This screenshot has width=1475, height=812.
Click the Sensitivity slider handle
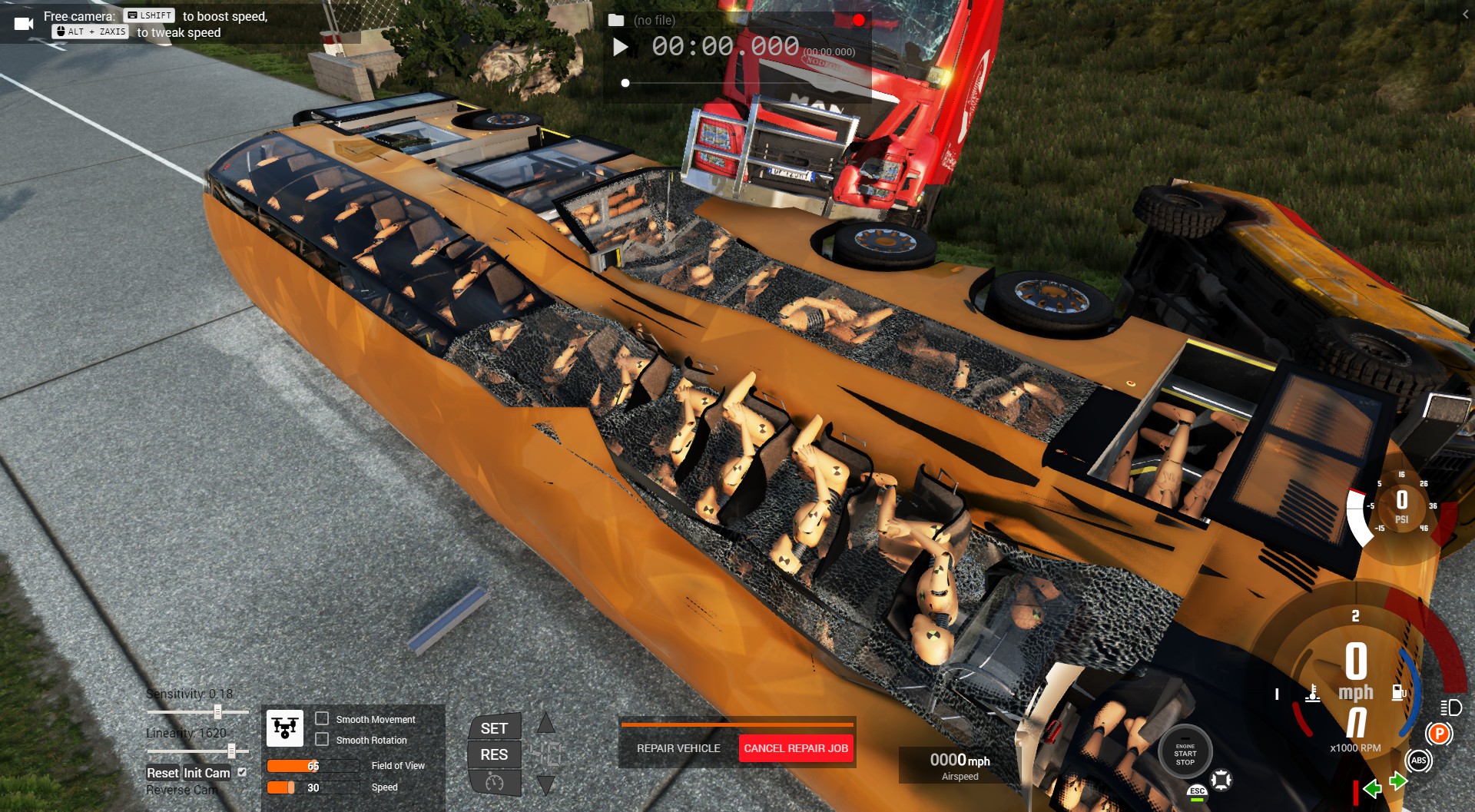pyautogui.click(x=218, y=712)
